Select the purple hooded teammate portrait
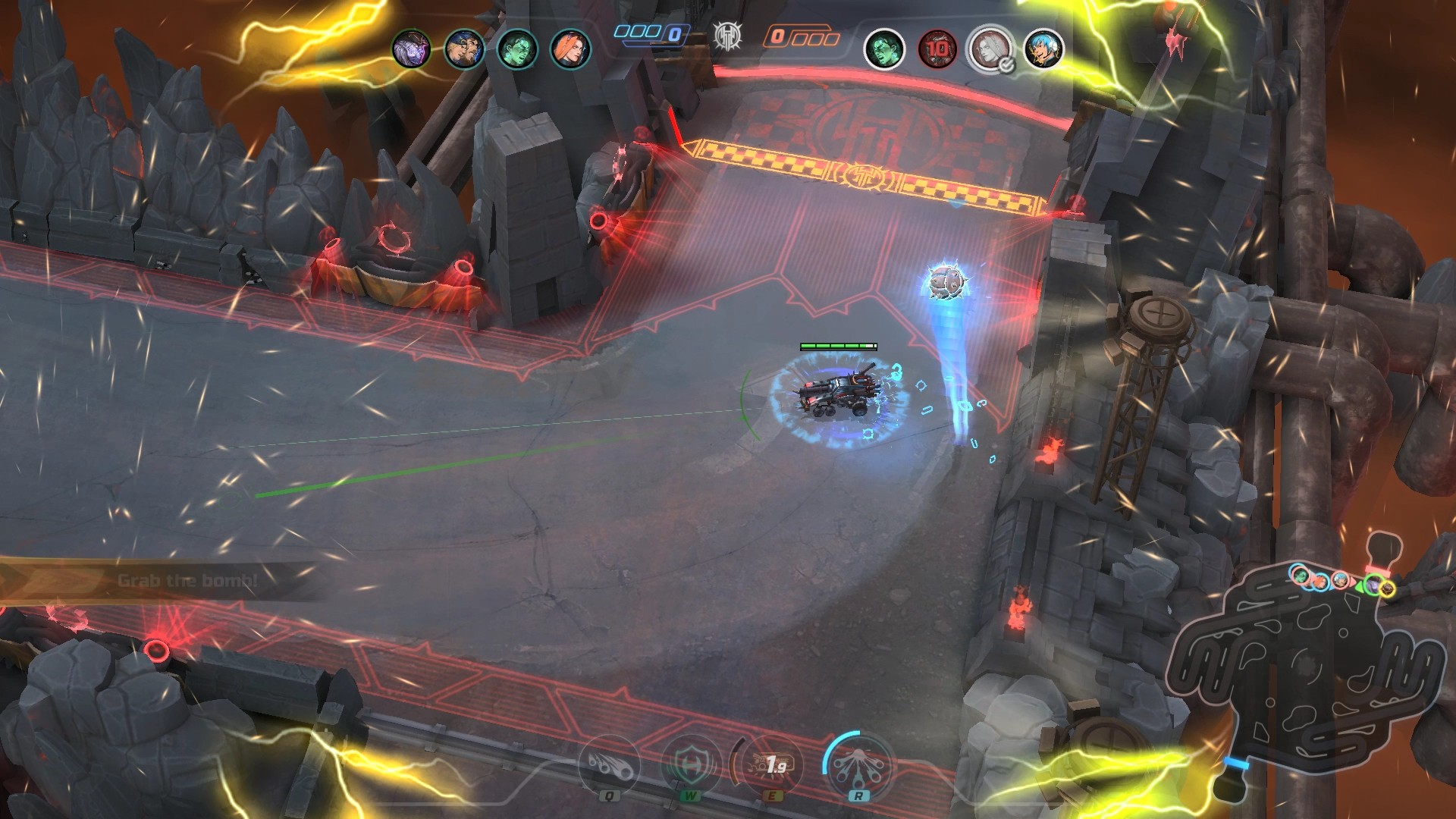The image size is (1456, 819). 411,49
